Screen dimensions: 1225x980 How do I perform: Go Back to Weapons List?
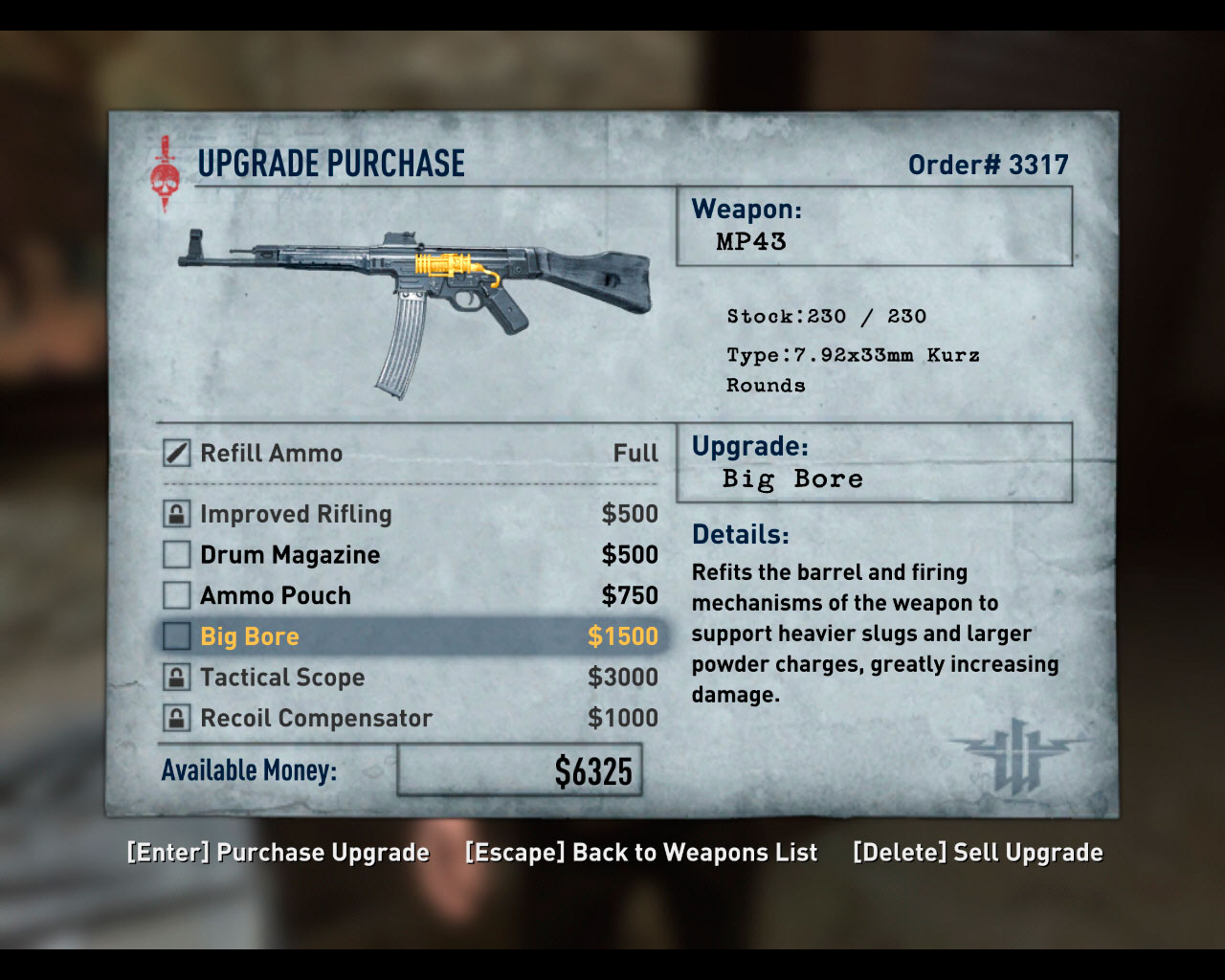[x=641, y=853]
